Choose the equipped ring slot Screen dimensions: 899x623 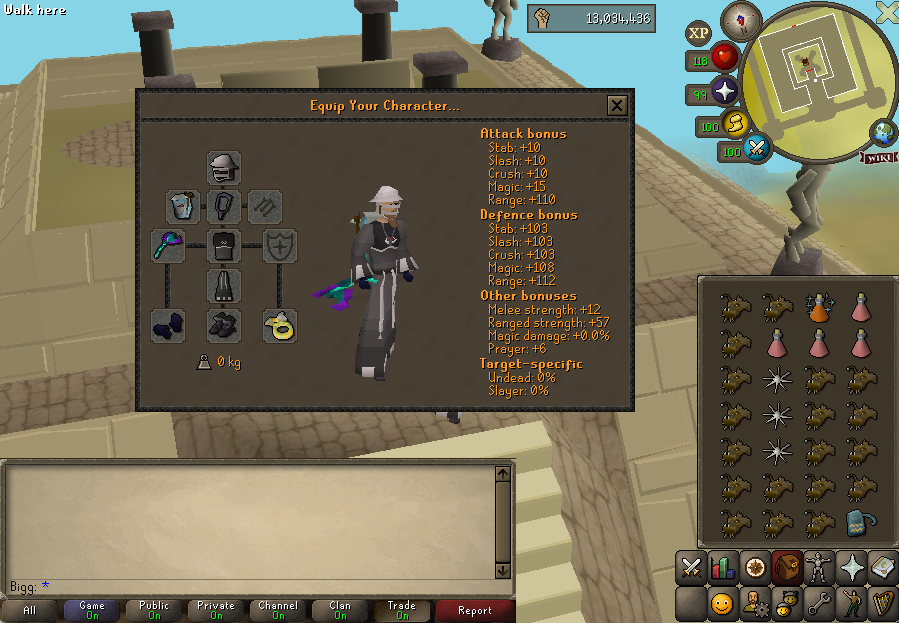click(280, 325)
